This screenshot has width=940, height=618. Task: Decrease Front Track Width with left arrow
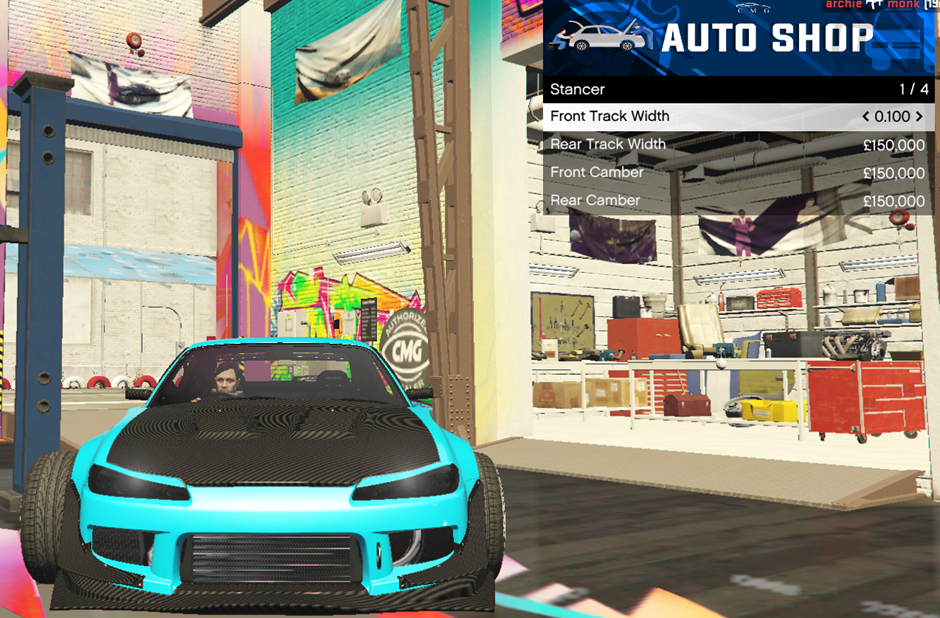(x=866, y=117)
